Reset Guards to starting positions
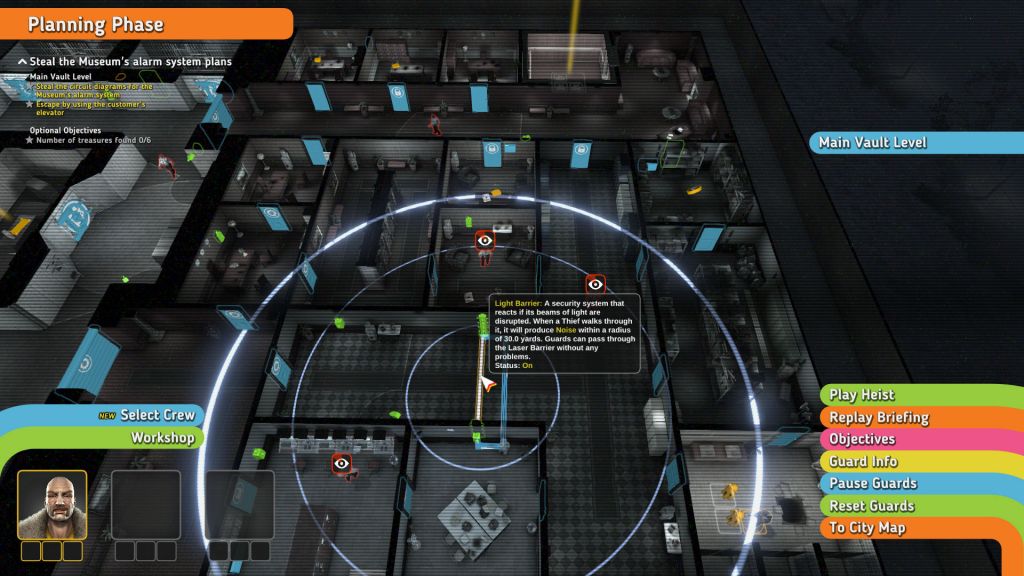This screenshot has height=576, width=1024. click(x=872, y=505)
